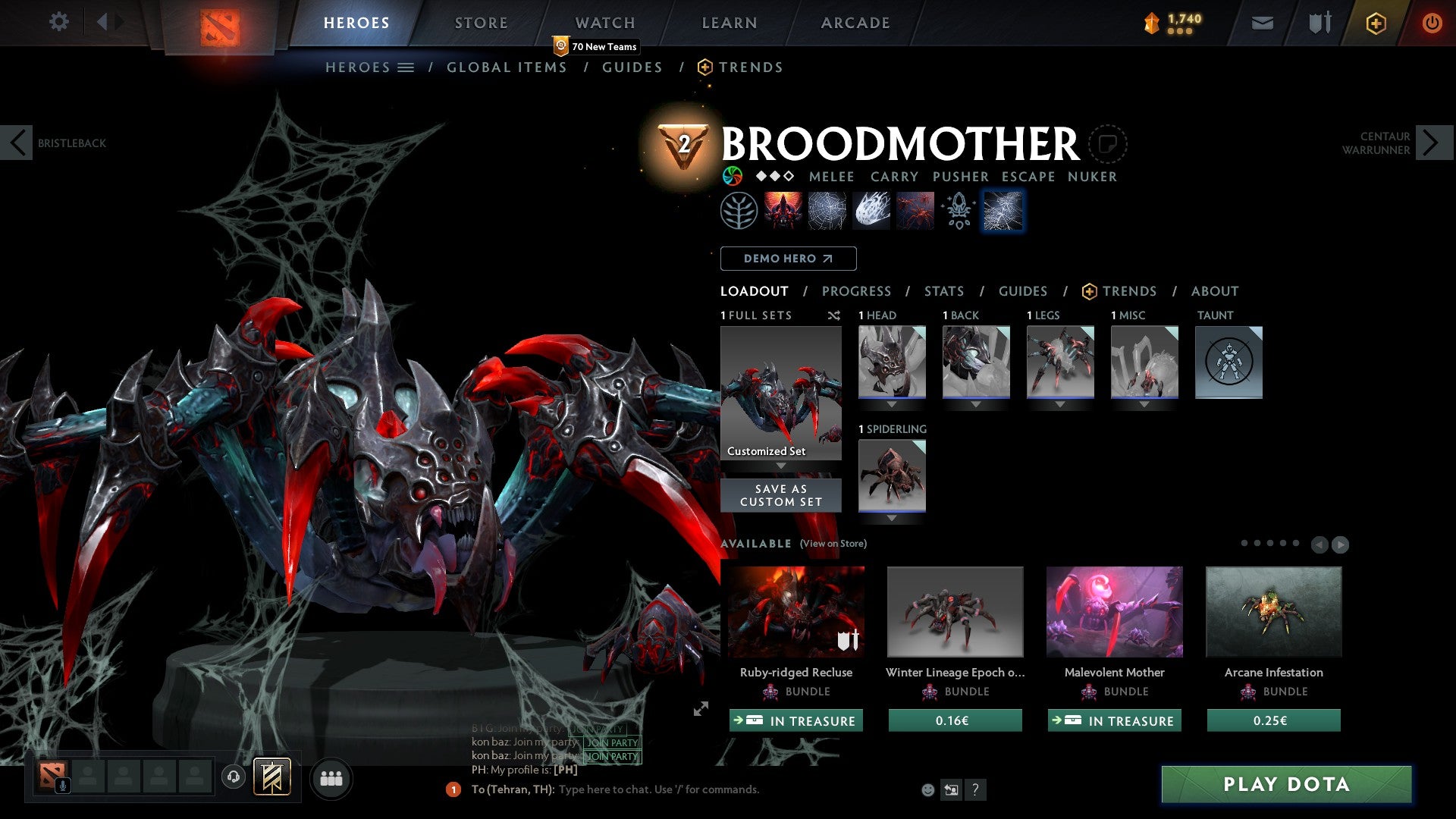This screenshot has height=819, width=1456.
Task: Open the Dota Plus hexagon icon
Action: [x=1375, y=23]
